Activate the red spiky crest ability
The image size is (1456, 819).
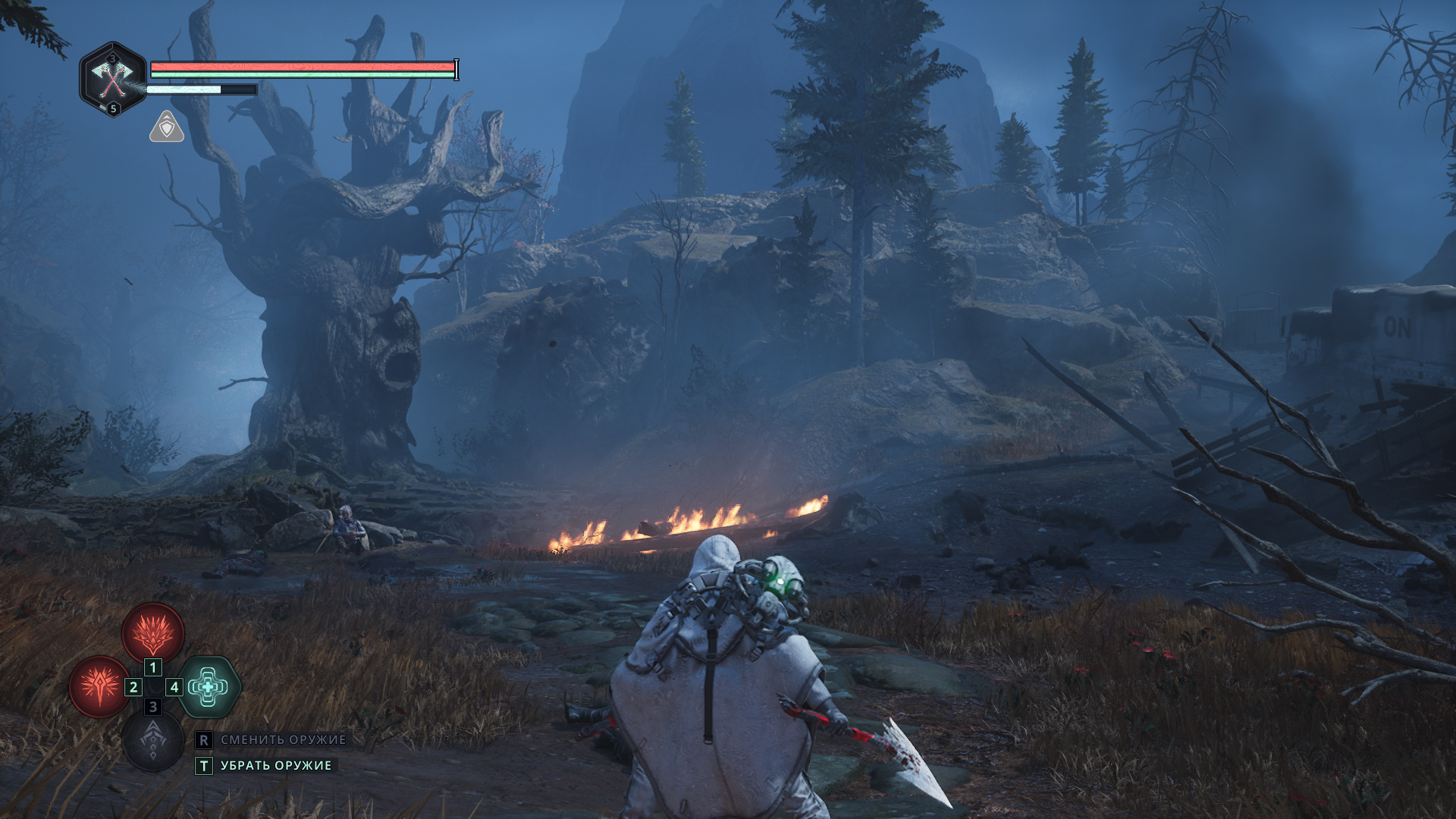pos(153,632)
